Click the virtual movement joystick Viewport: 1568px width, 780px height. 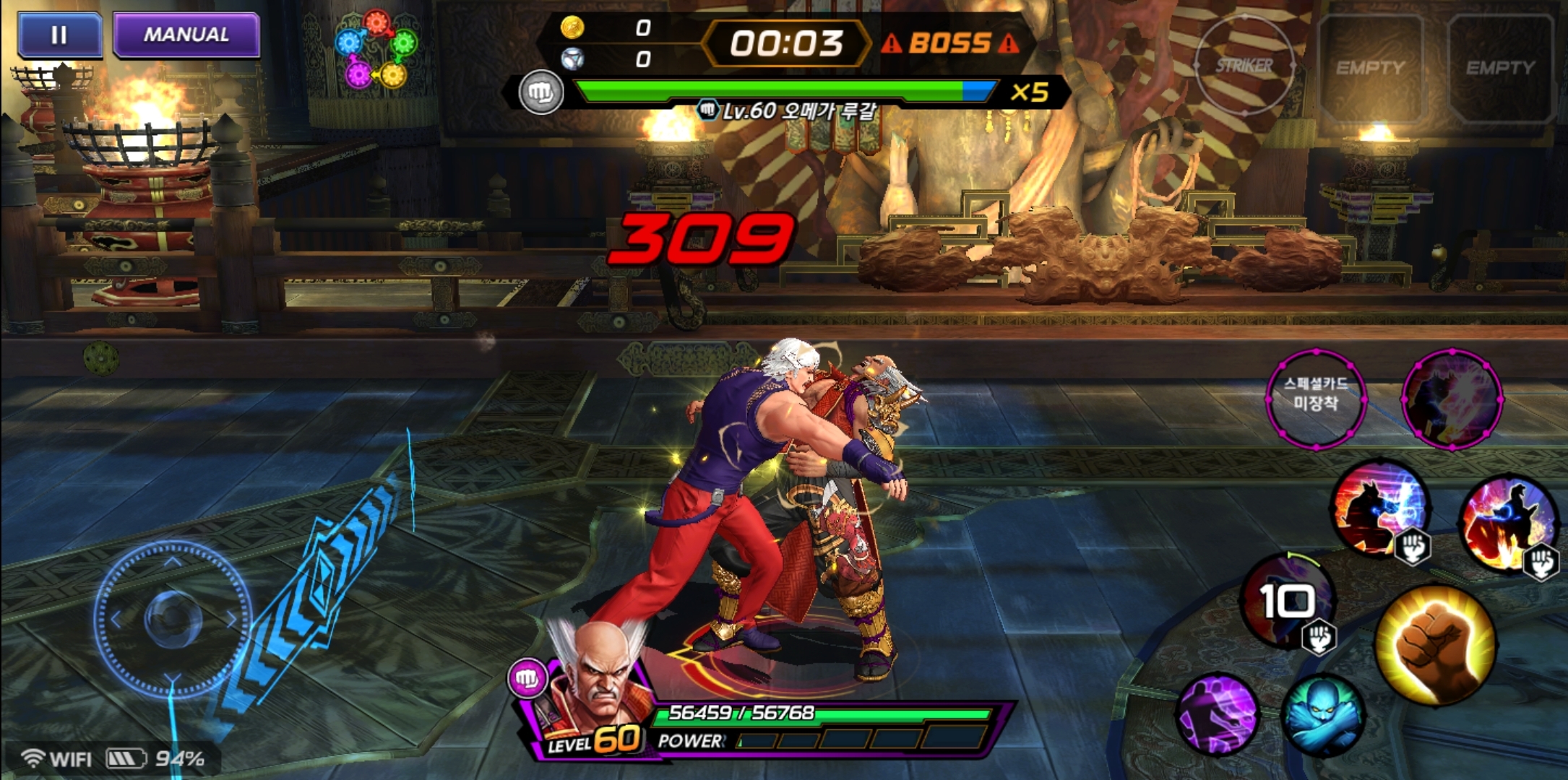172,618
